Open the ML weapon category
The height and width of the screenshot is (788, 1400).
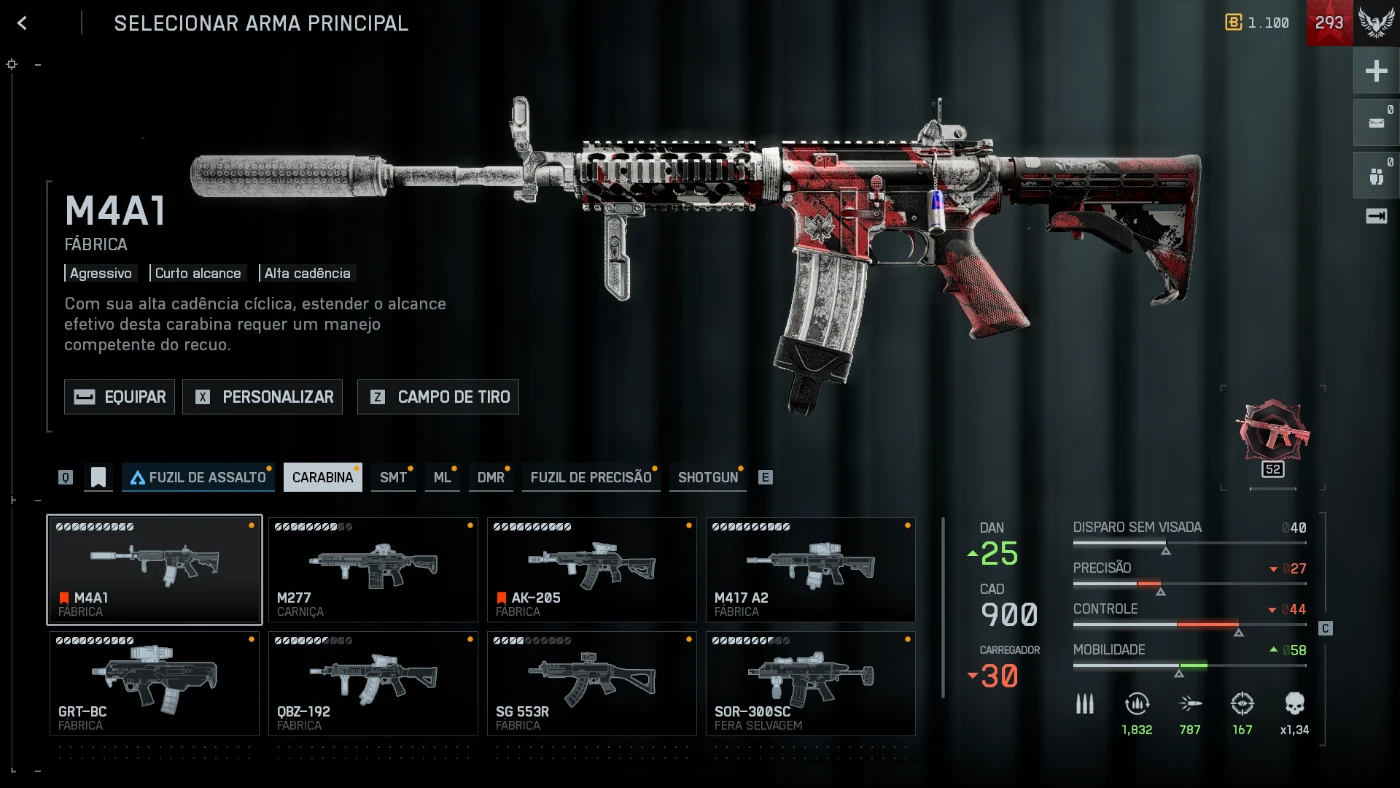pos(442,477)
